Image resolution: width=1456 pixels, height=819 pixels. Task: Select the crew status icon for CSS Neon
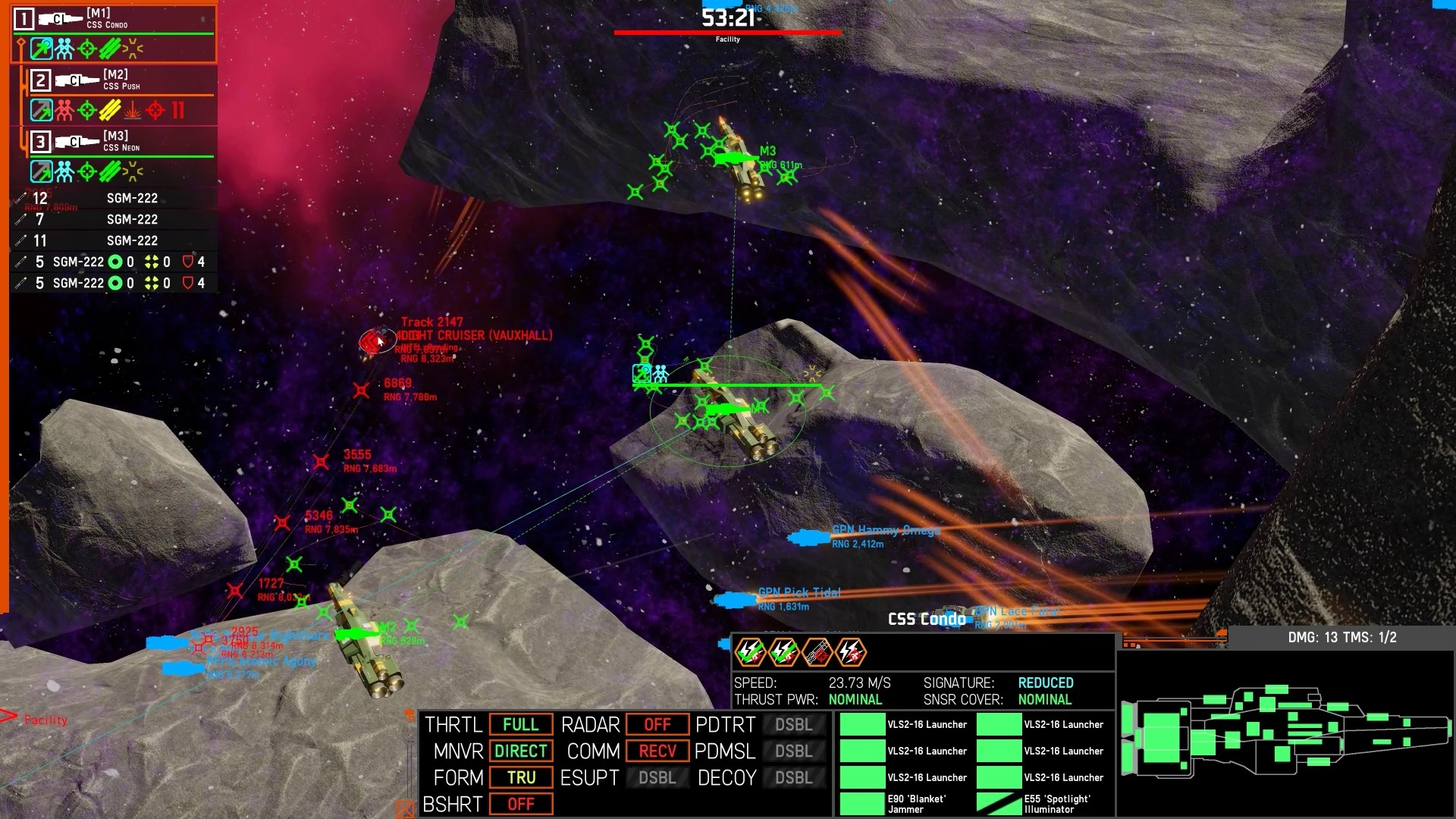pyautogui.click(x=64, y=171)
